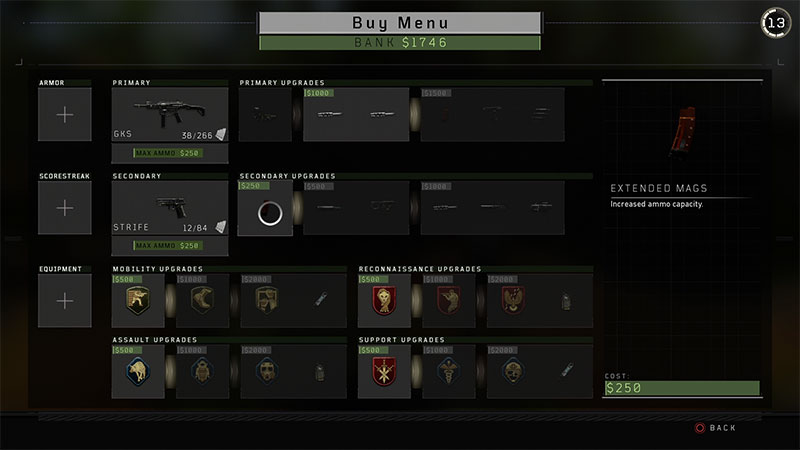Viewport: 800px width, 450px height.
Task: Select the Strife secondary weapon slot
Action: pyautogui.click(x=170, y=208)
